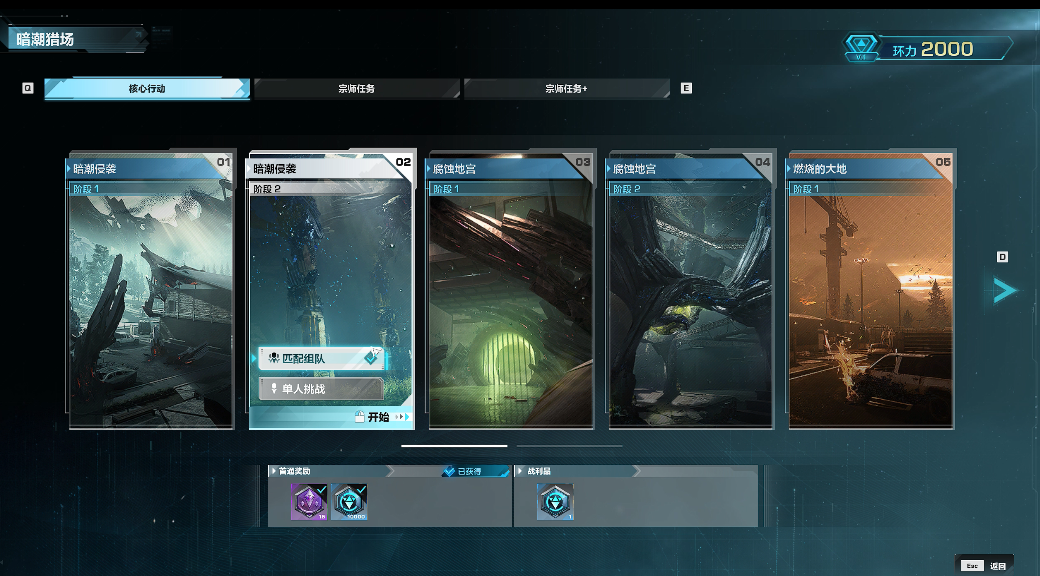Inspect the purple crystal first-clear reward

pos(309,501)
